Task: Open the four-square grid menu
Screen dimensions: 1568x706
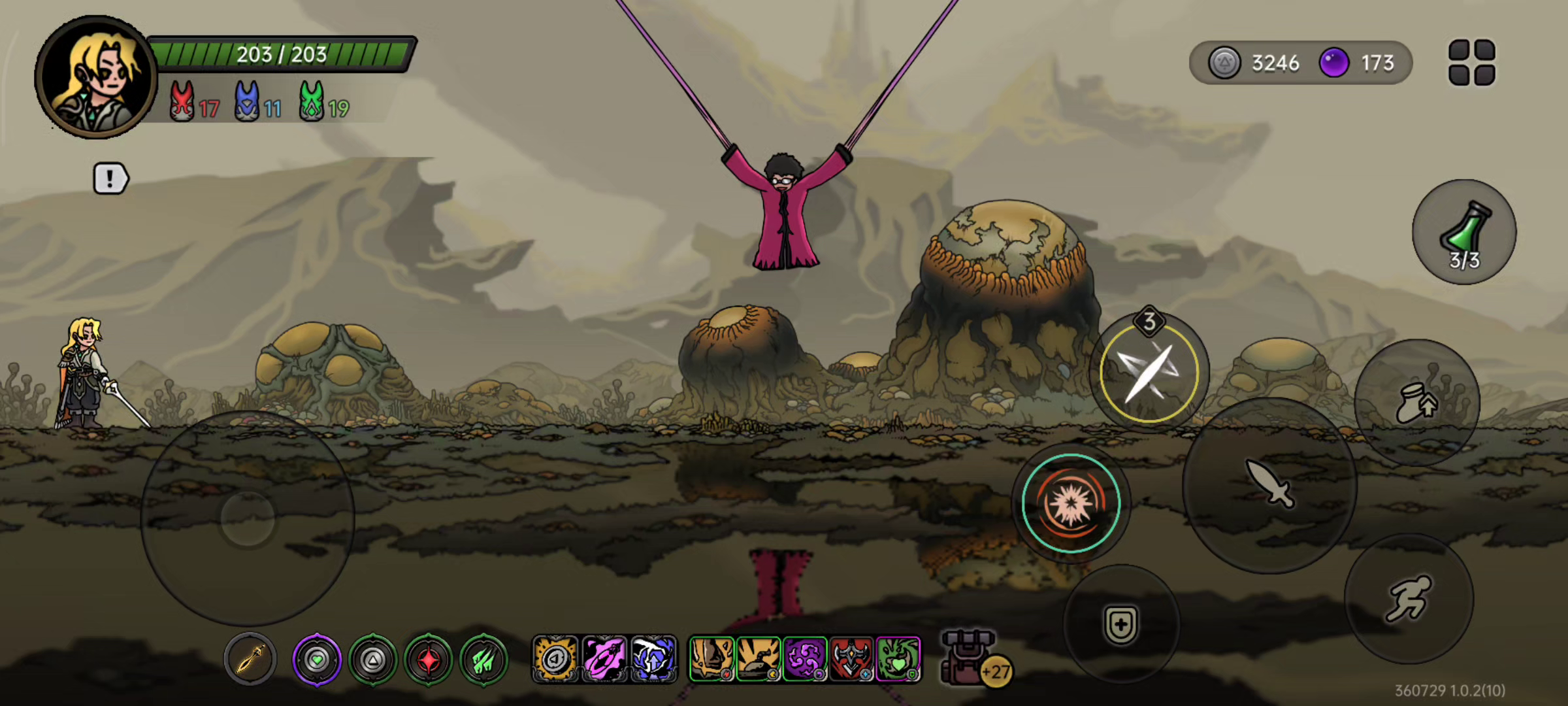Action: tap(1471, 63)
